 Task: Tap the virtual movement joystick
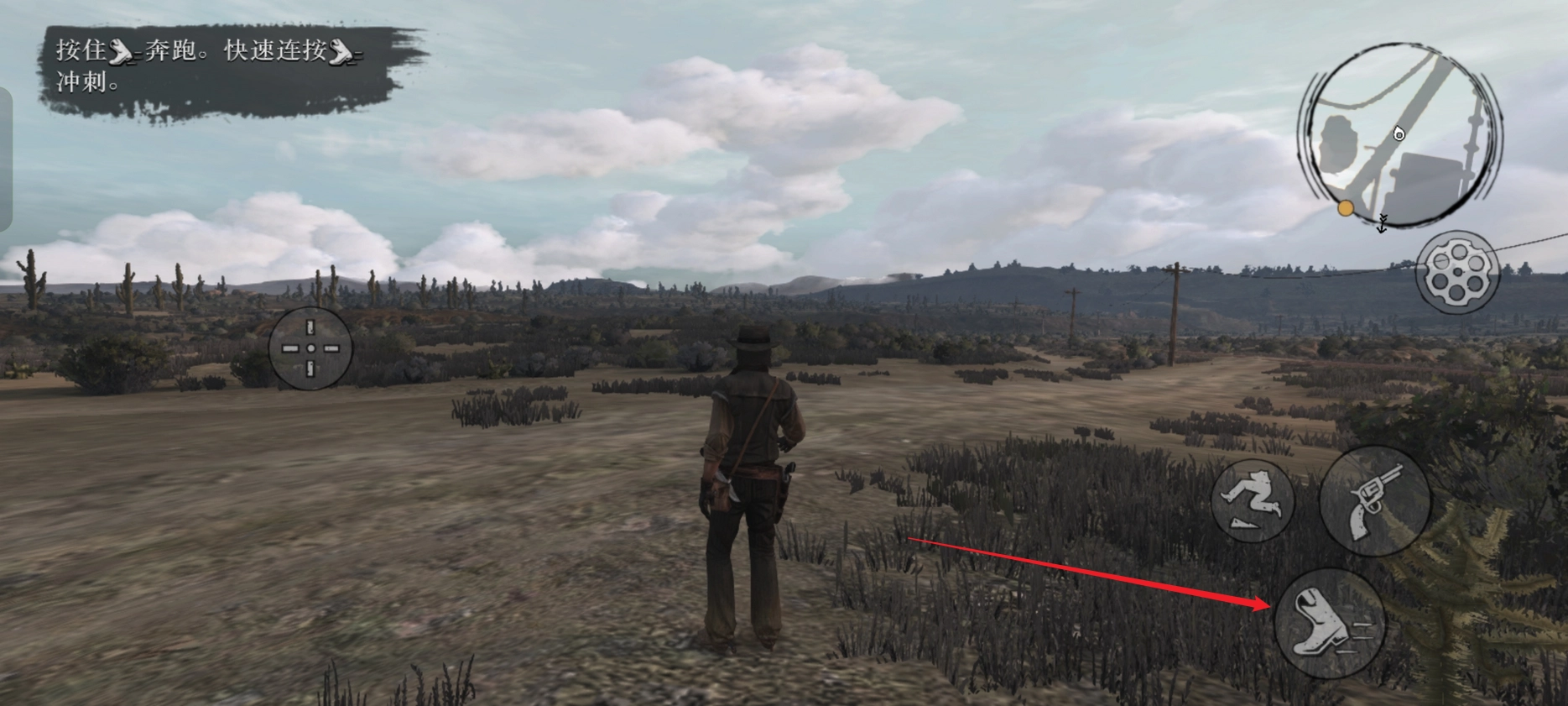[310, 348]
